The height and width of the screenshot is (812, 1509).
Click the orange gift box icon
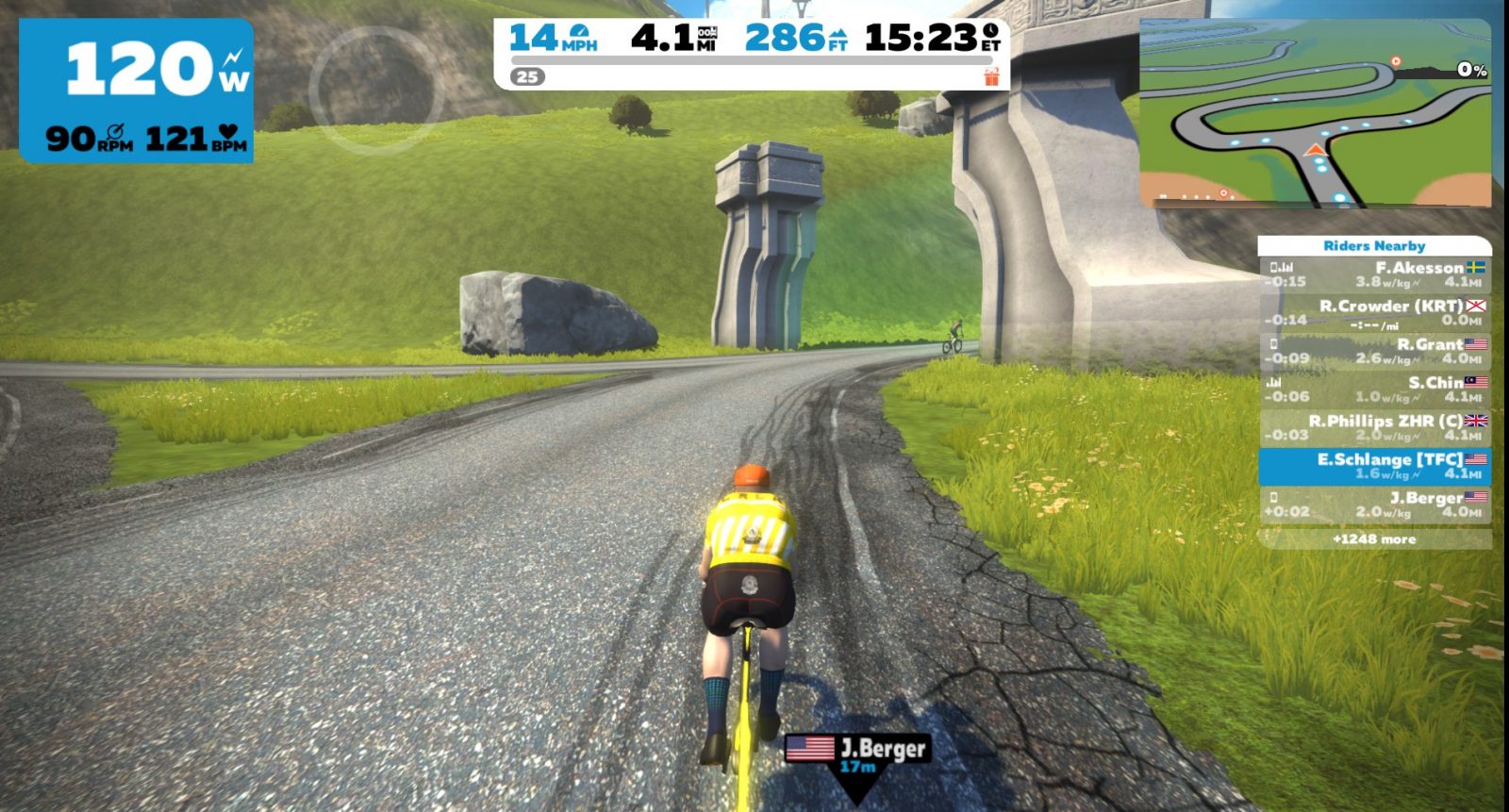point(991,76)
